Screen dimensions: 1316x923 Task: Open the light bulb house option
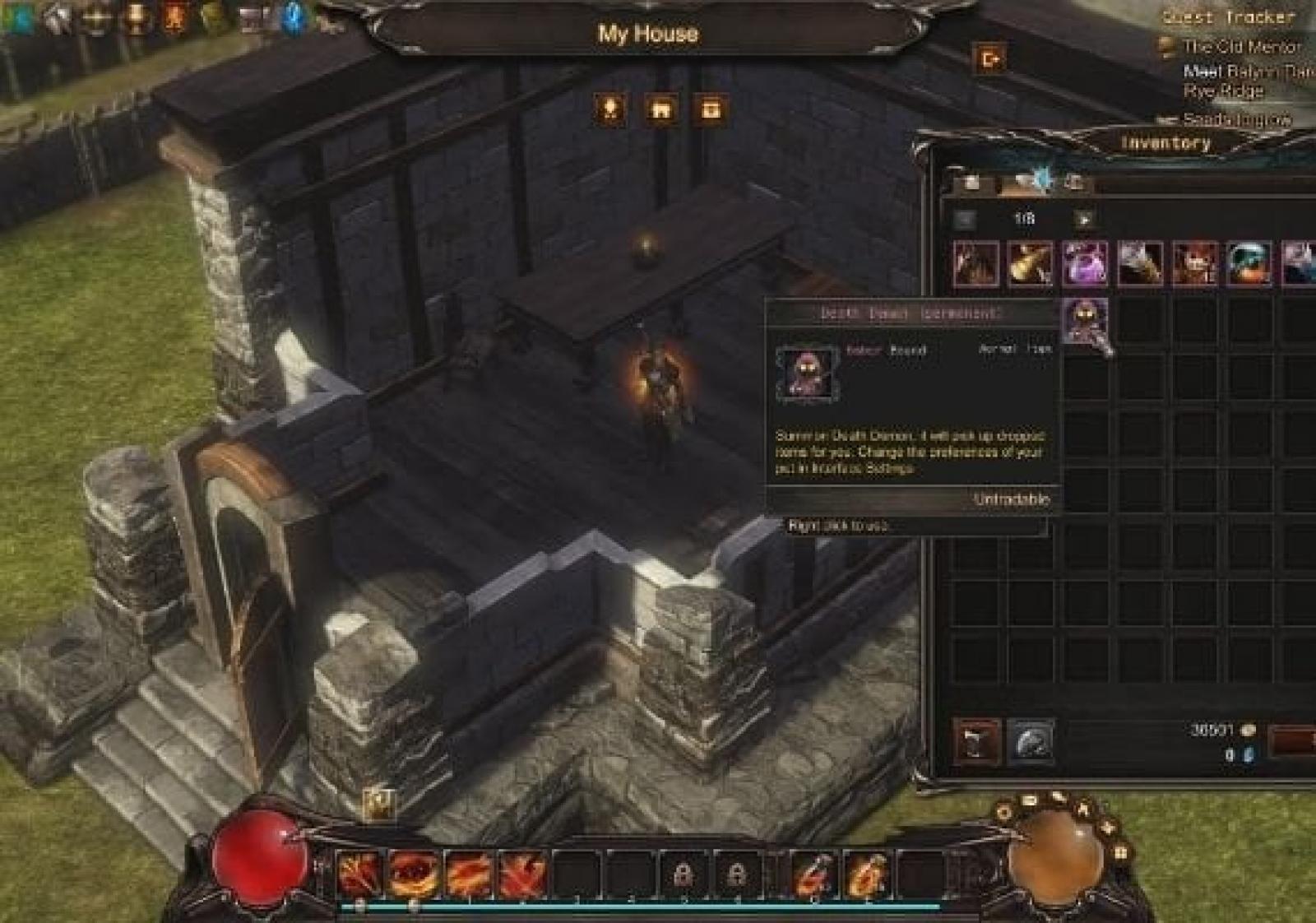pos(610,109)
